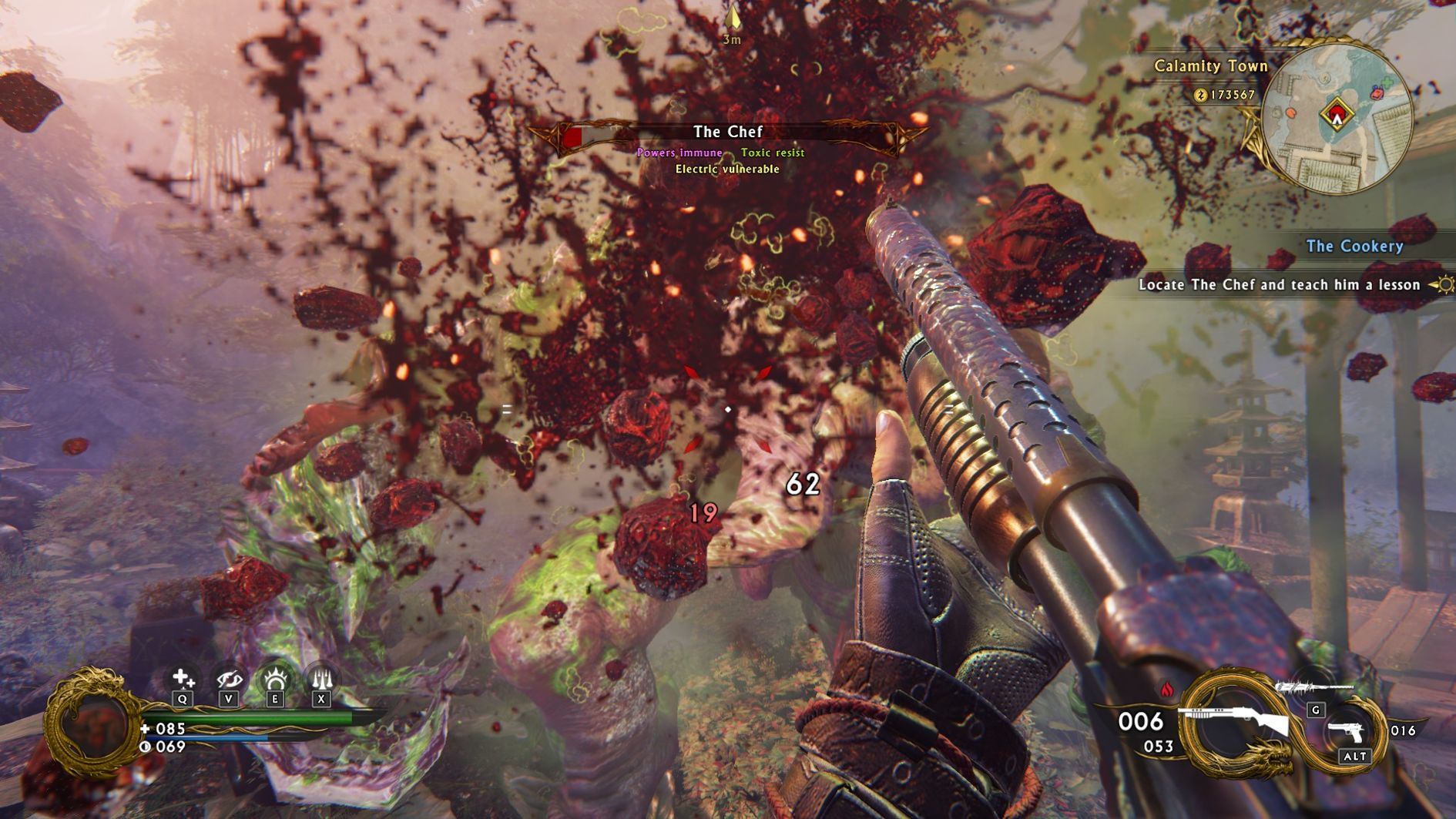1456x819 pixels.
Task: Use the spiked half-ring burst power
Action: [275, 679]
